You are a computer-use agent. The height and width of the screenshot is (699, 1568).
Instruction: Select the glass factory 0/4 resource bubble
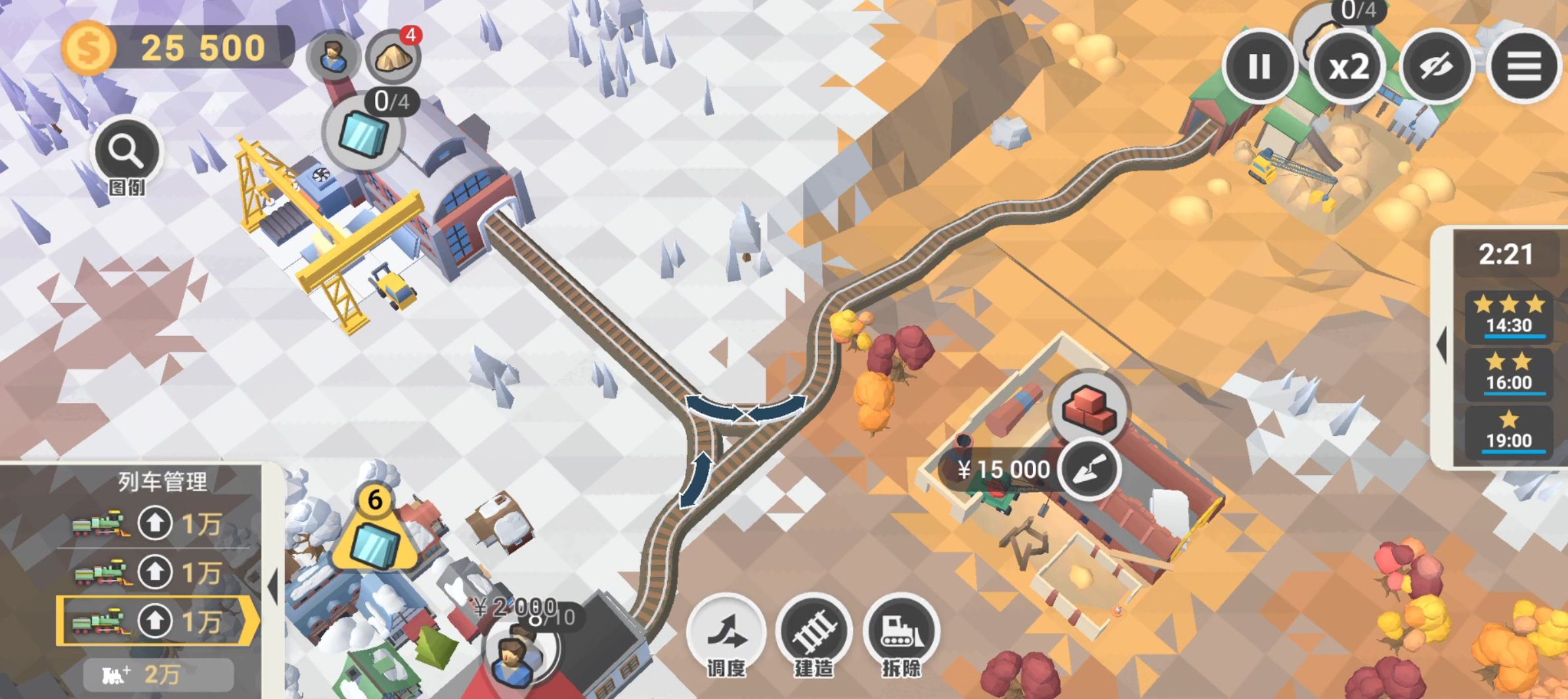pyautogui.click(x=363, y=133)
